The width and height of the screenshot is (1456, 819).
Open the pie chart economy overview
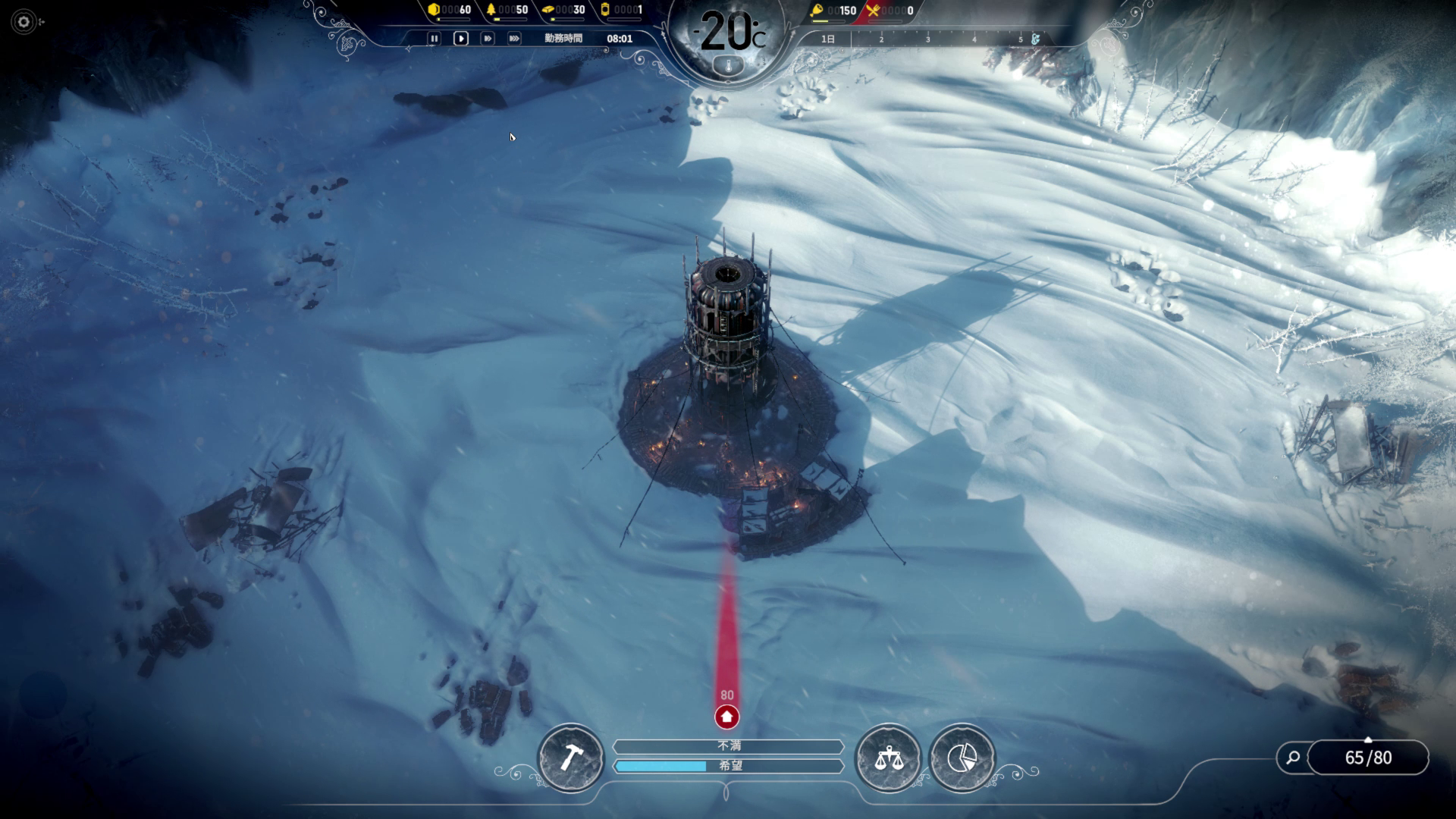962,758
